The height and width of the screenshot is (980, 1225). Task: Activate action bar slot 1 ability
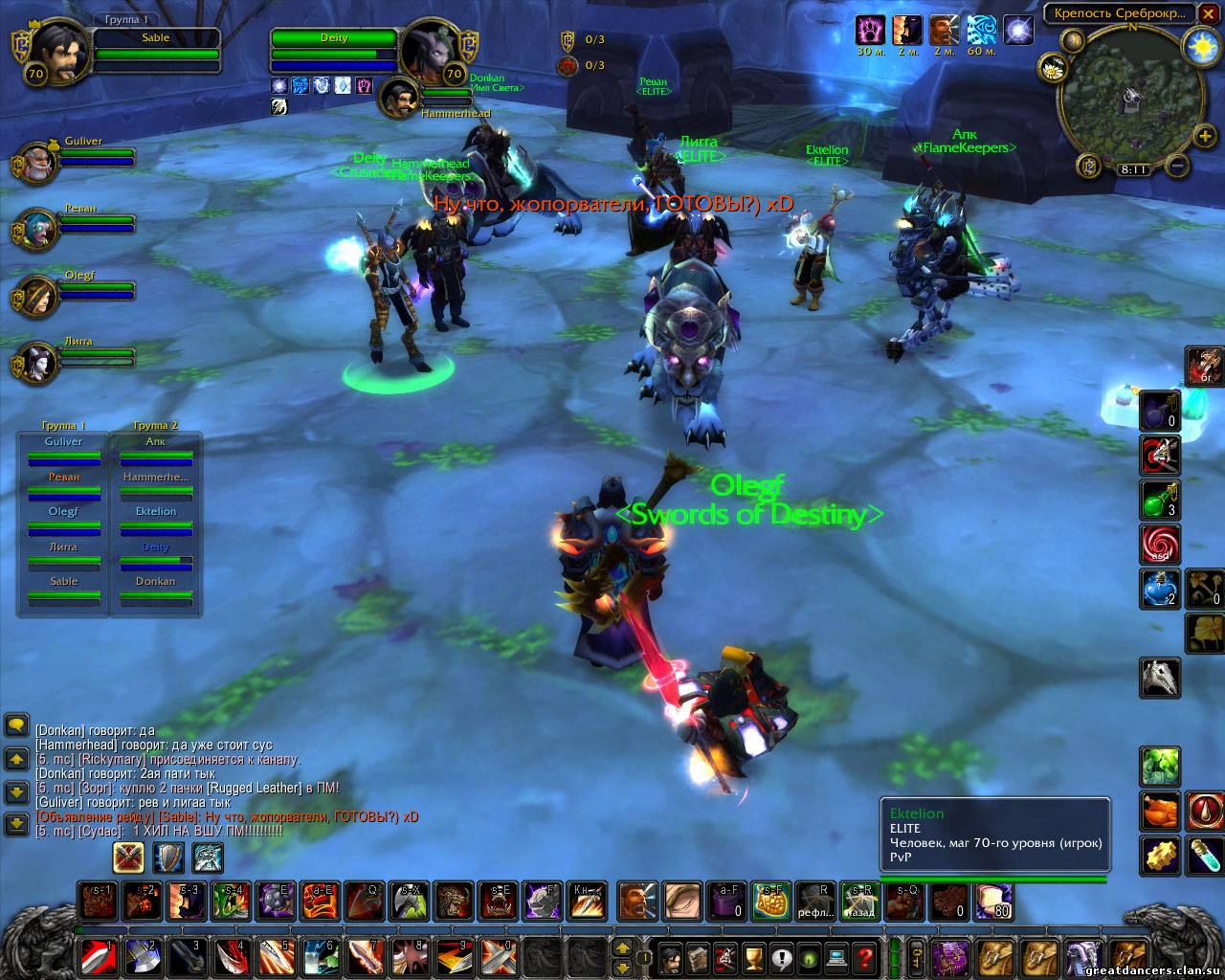tap(98, 955)
